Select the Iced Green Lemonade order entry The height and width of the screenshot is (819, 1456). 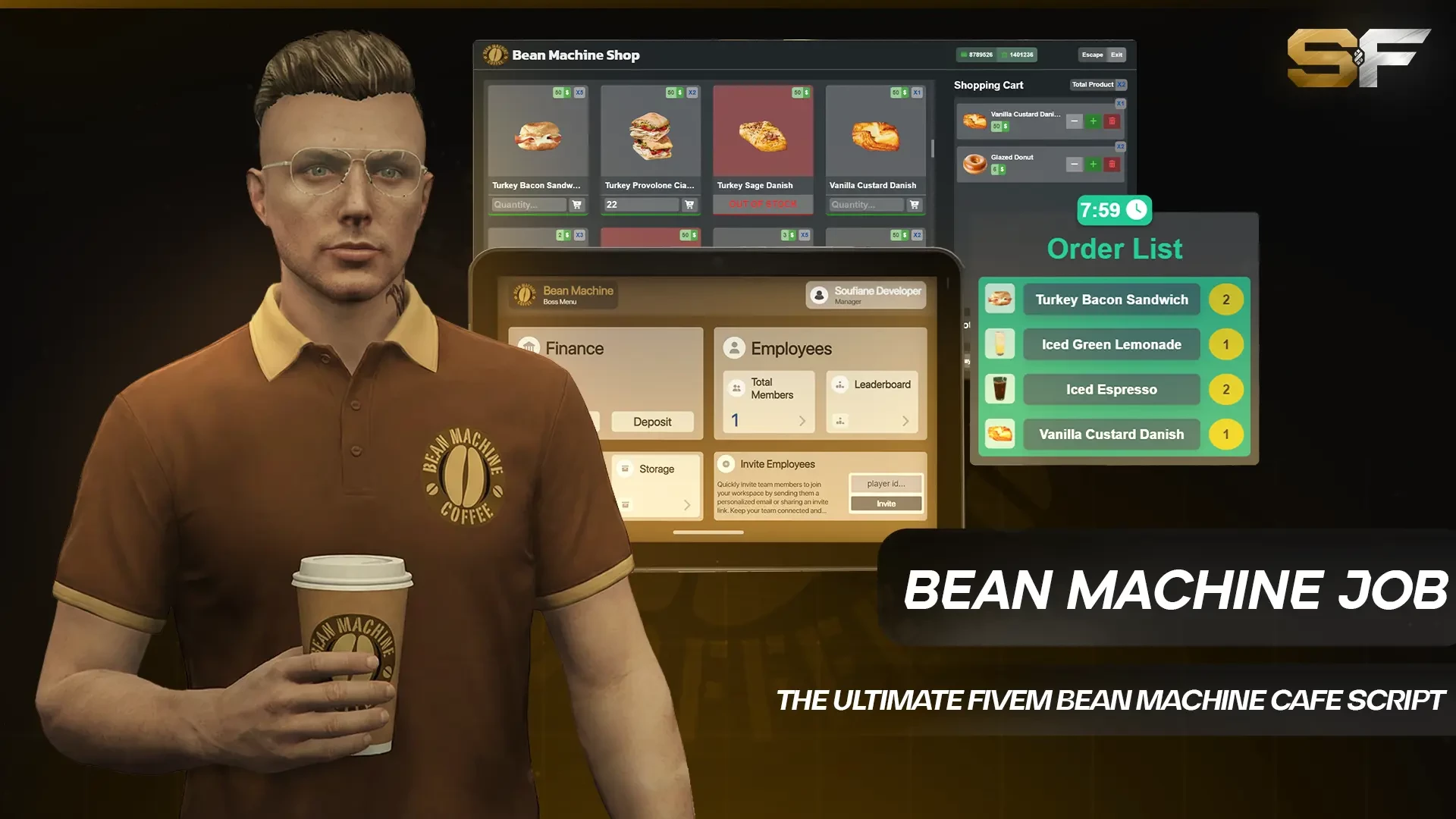point(1110,344)
